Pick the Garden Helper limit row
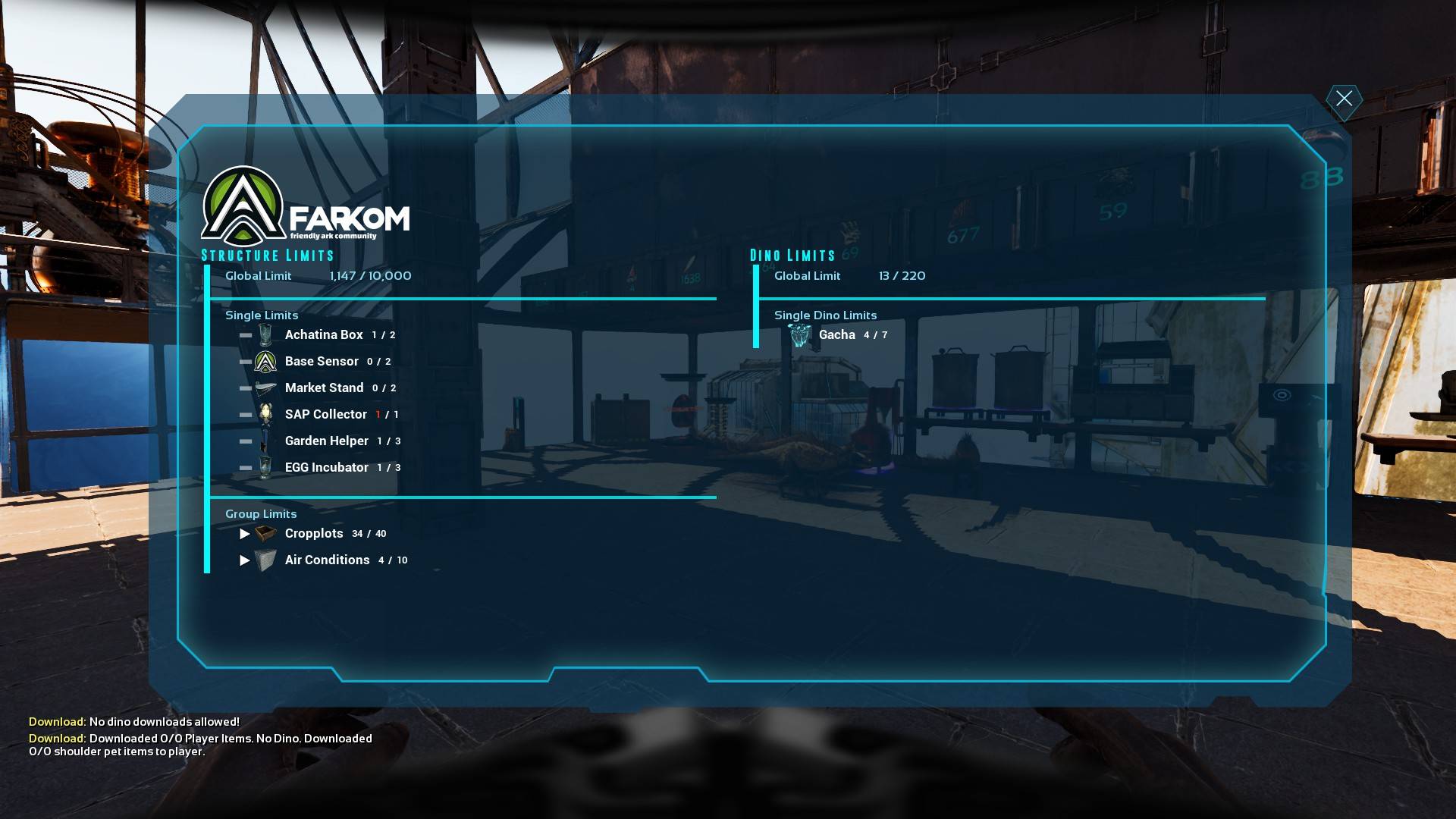The image size is (1456, 819). [x=326, y=441]
